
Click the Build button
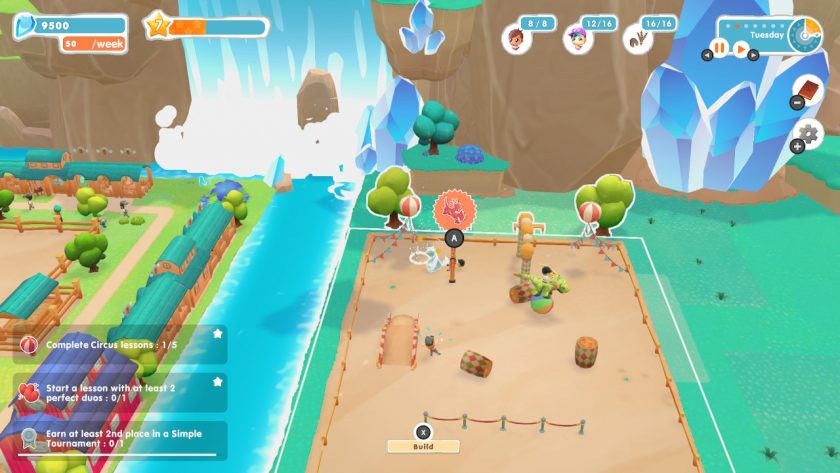[424, 446]
